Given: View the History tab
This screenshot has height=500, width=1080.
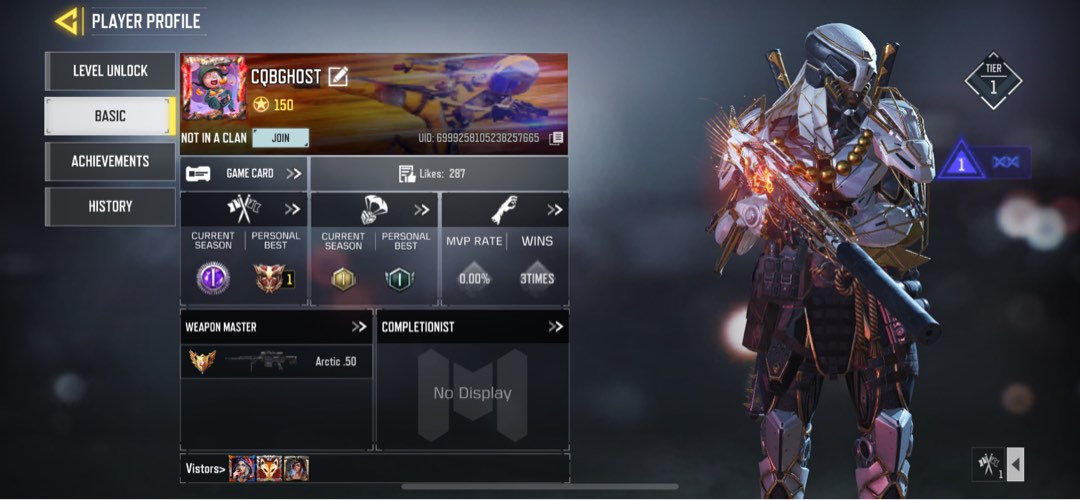Looking at the screenshot, I should pyautogui.click(x=110, y=206).
